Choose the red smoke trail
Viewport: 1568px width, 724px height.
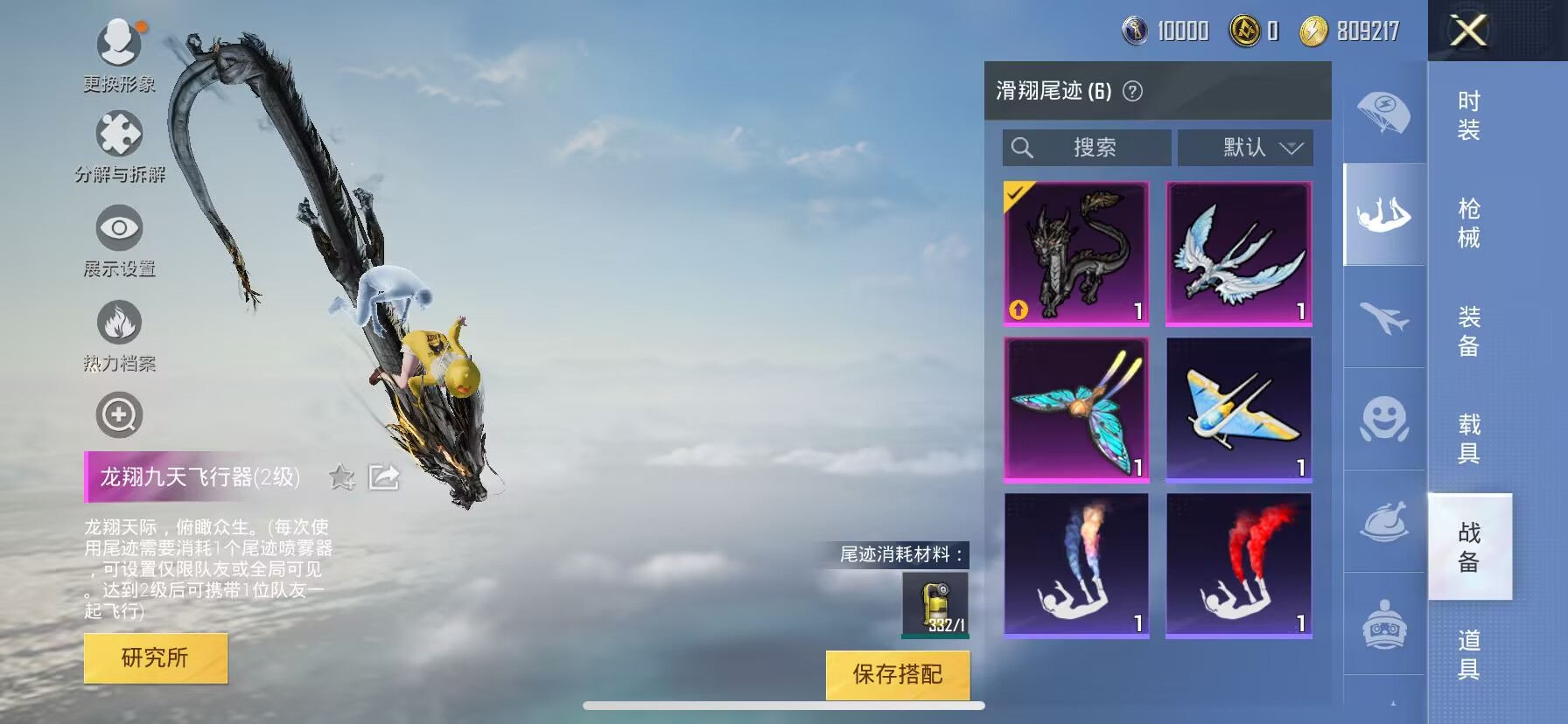click(1238, 565)
